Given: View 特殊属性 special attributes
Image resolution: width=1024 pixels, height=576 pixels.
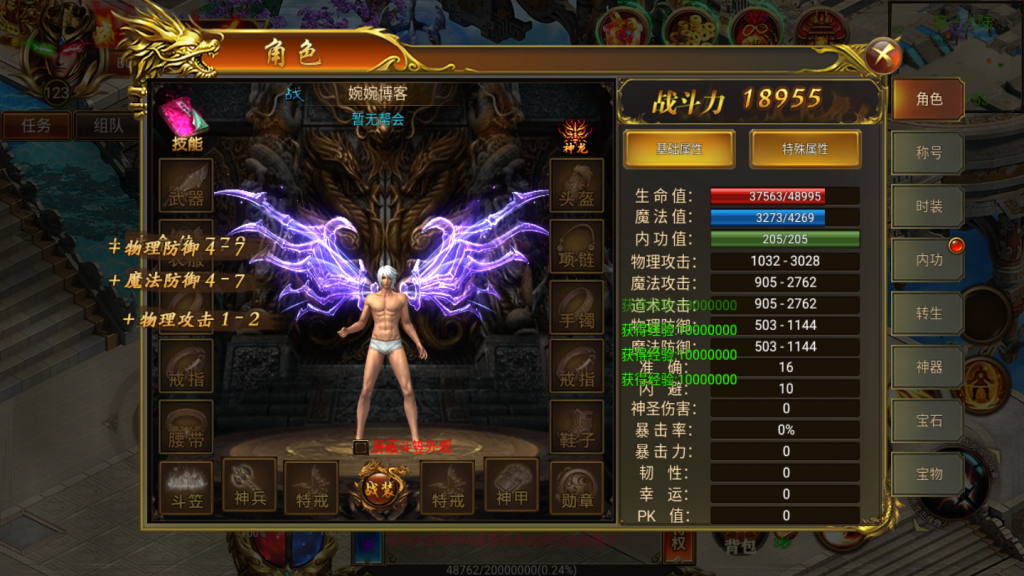Looking at the screenshot, I should [805, 149].
